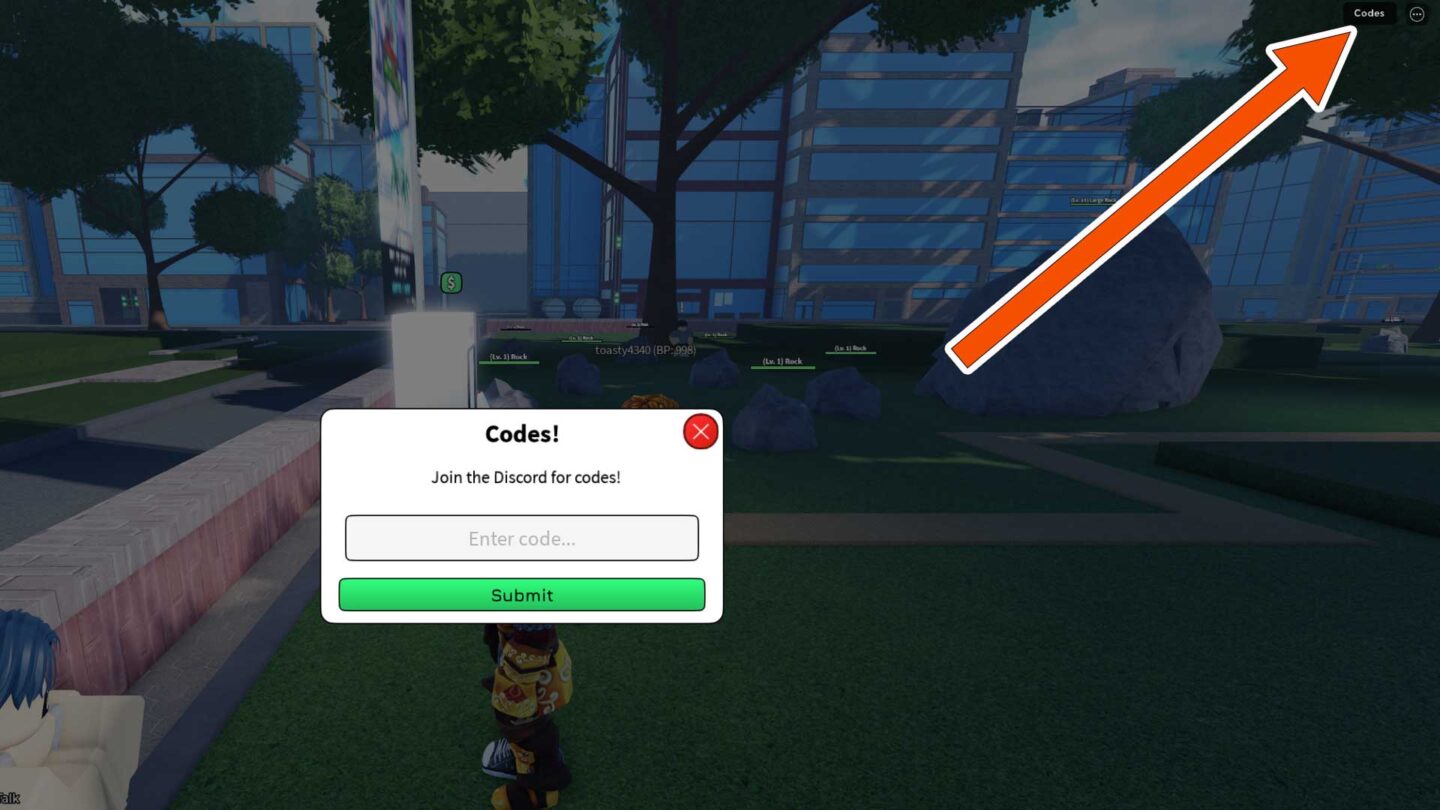Select the (Lv. 1) Rock label left of center
1440x810 pixels.
[x=506, y=357]
